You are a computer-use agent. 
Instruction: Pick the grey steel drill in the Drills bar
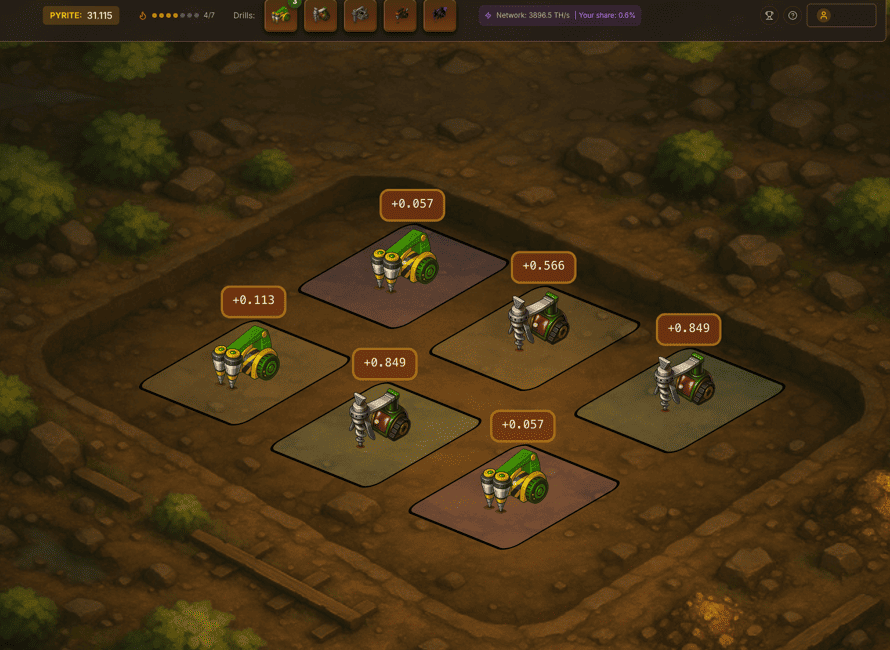(360, 16)
